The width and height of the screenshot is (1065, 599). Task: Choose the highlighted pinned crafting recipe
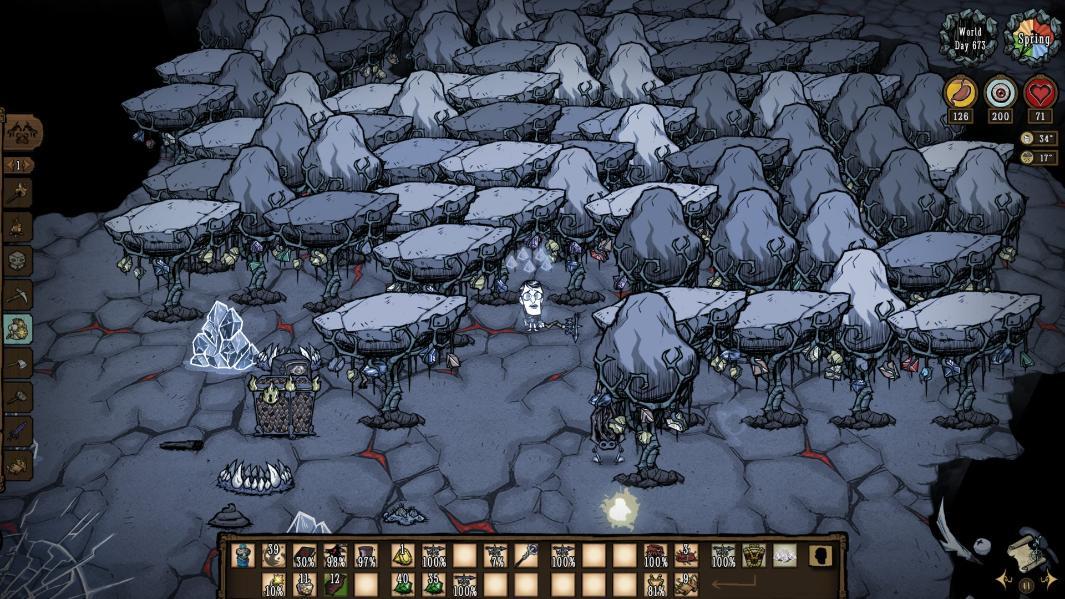(x=18, y=329)
